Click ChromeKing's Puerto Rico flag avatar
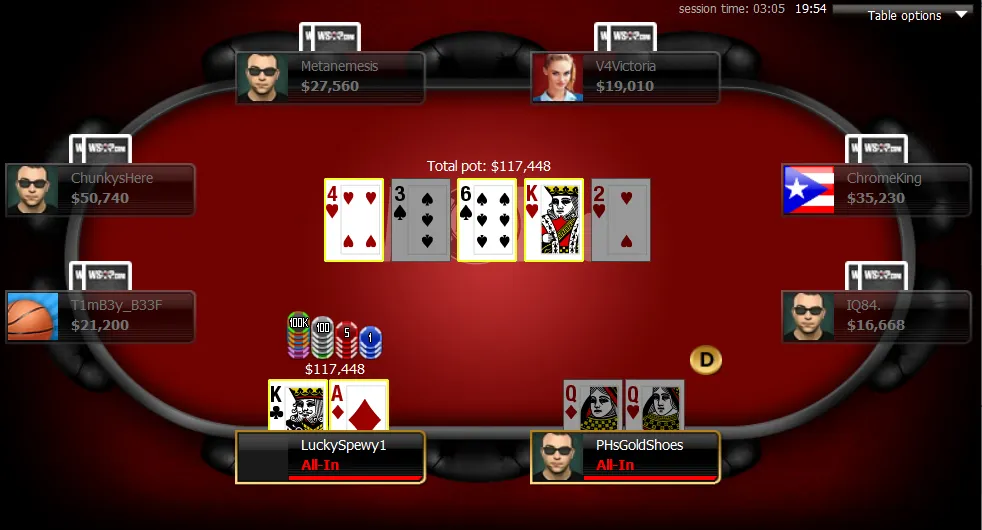Screen dimensions: 982x530 809,189
